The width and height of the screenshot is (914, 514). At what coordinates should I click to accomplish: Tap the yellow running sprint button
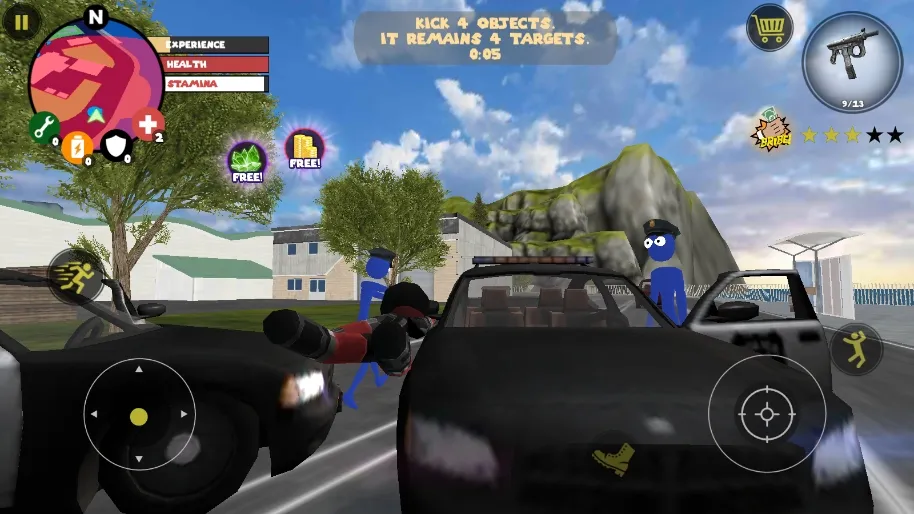(x=75, y=277)
